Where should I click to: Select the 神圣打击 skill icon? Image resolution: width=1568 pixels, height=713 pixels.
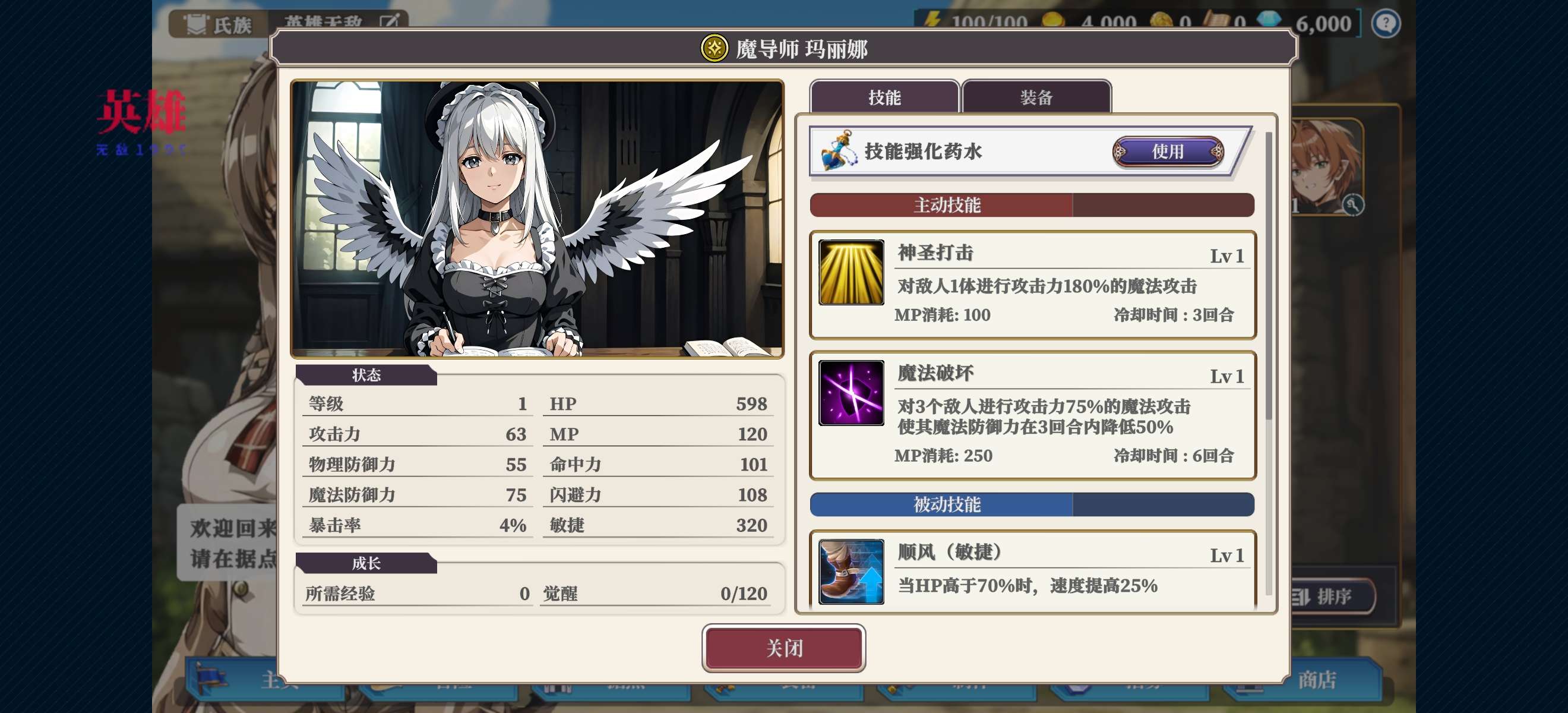click(x=851, y=272)
